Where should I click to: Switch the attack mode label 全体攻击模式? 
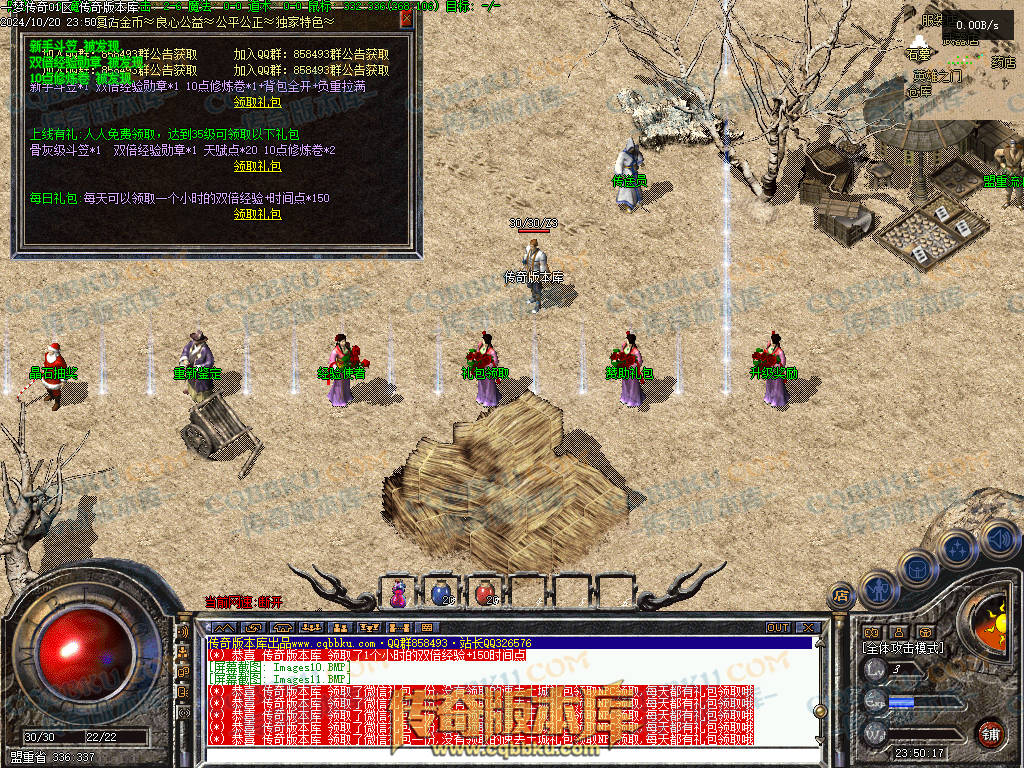click(903, 649)
